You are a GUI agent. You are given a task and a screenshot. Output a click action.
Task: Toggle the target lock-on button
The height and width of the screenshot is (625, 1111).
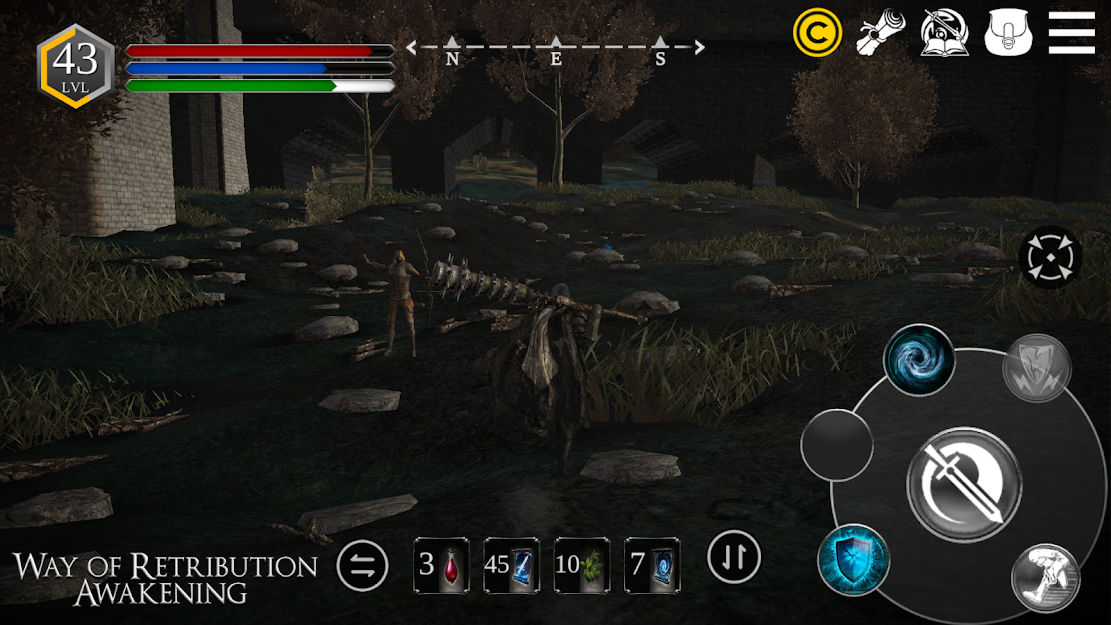point(1050,258)
